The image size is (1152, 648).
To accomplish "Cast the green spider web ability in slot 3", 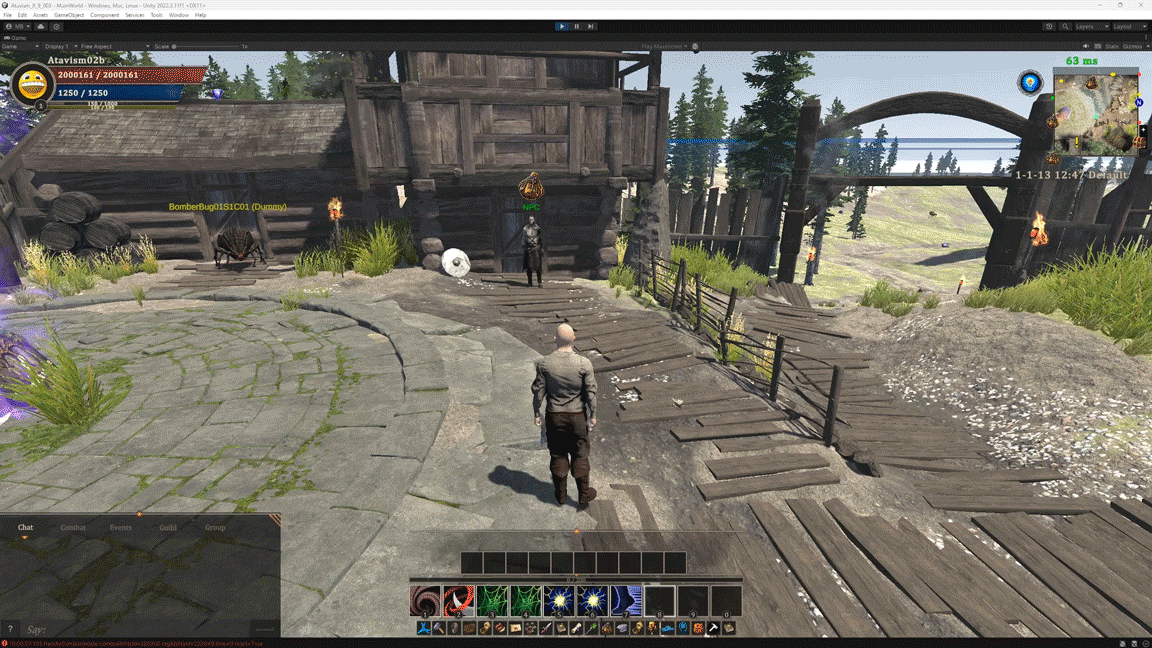I will 492,600.
